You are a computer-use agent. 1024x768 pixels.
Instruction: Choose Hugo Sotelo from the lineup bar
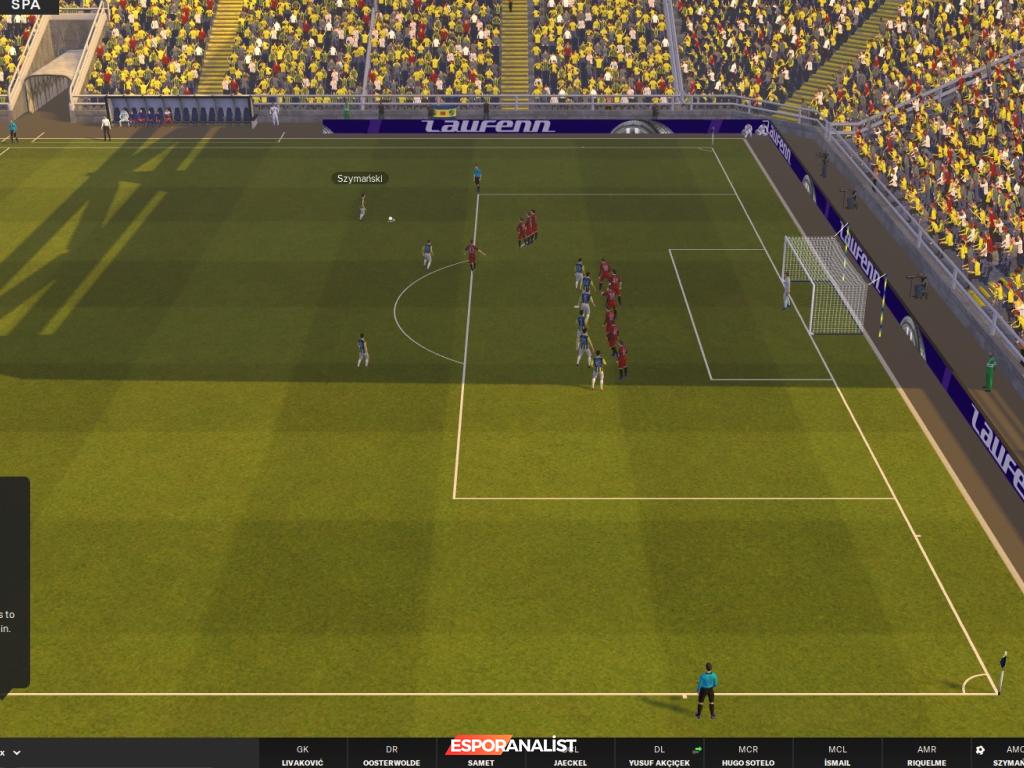pyautogui.click(x=748, y=756)
